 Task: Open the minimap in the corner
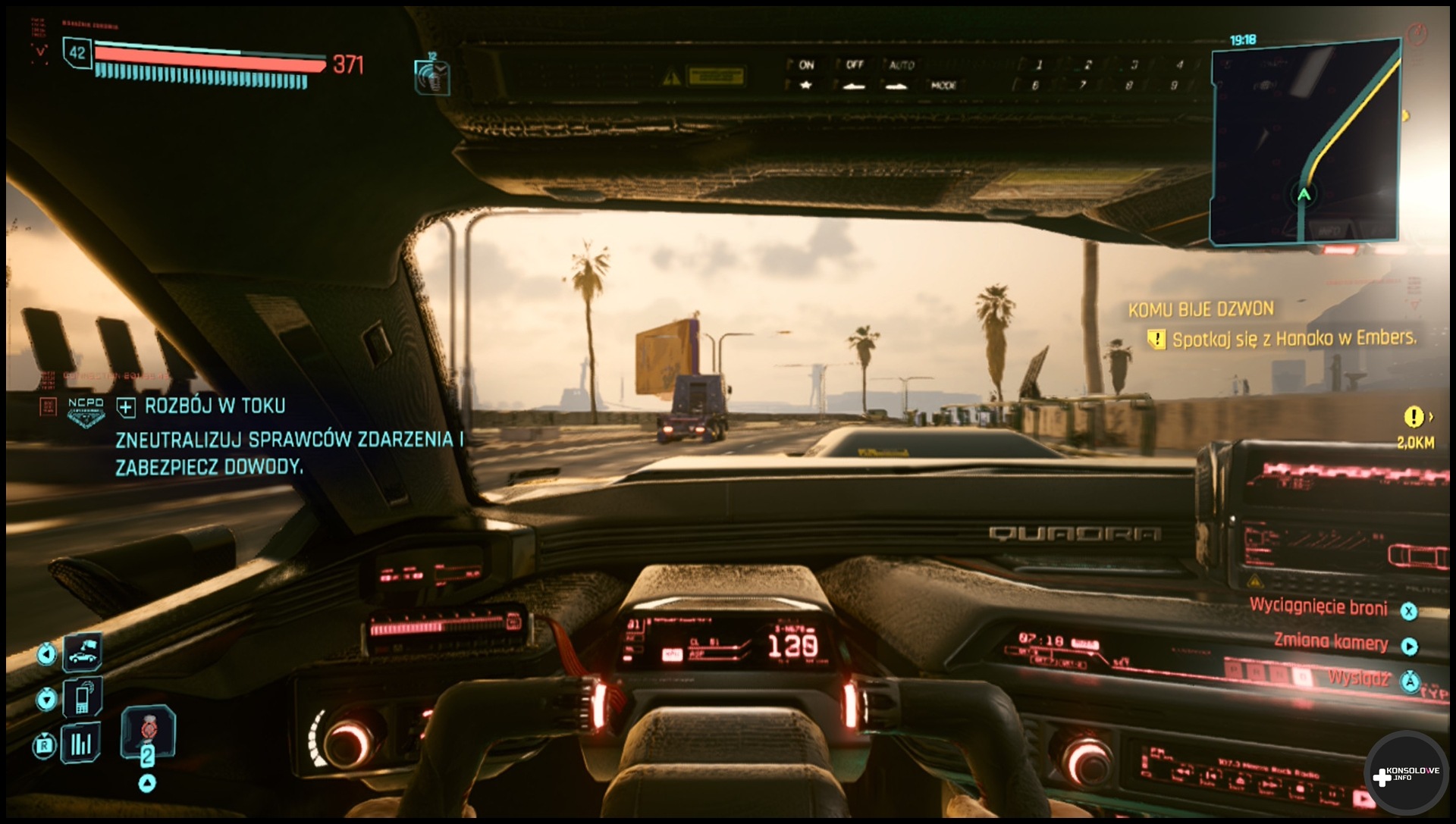click(x=1304, y=143)
